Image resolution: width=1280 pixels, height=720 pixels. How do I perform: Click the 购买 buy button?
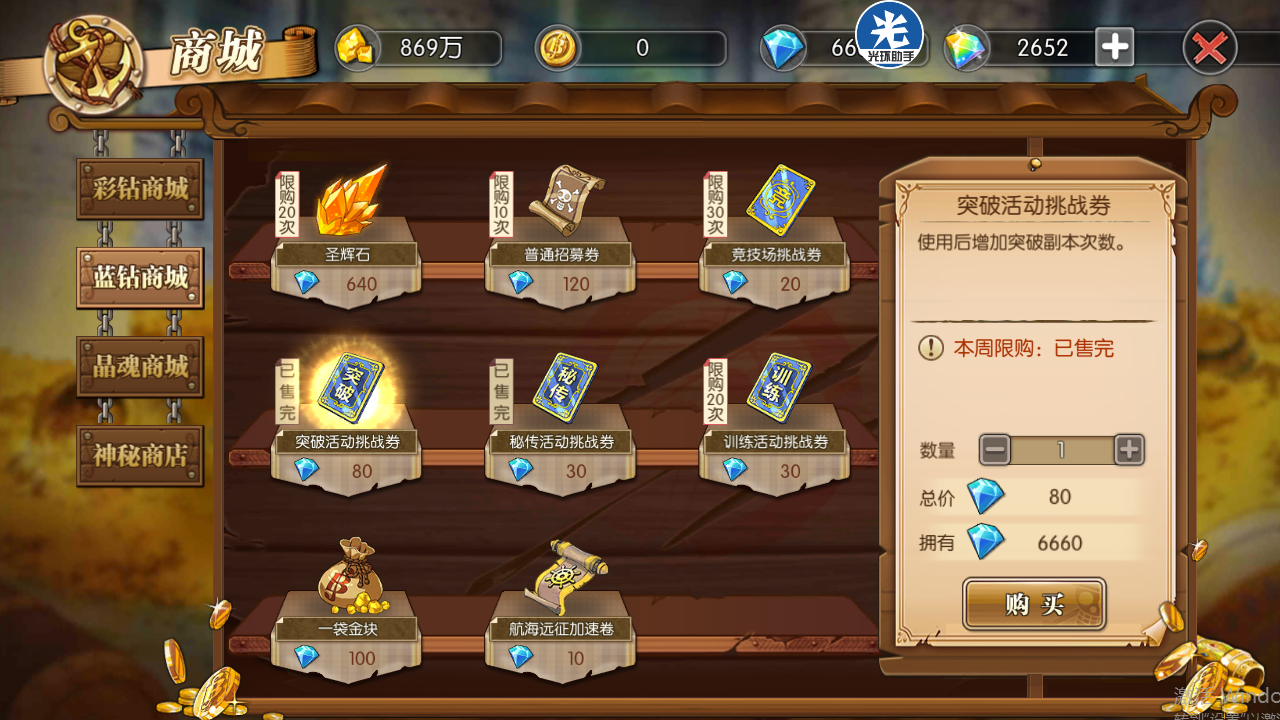[1034, 604]
